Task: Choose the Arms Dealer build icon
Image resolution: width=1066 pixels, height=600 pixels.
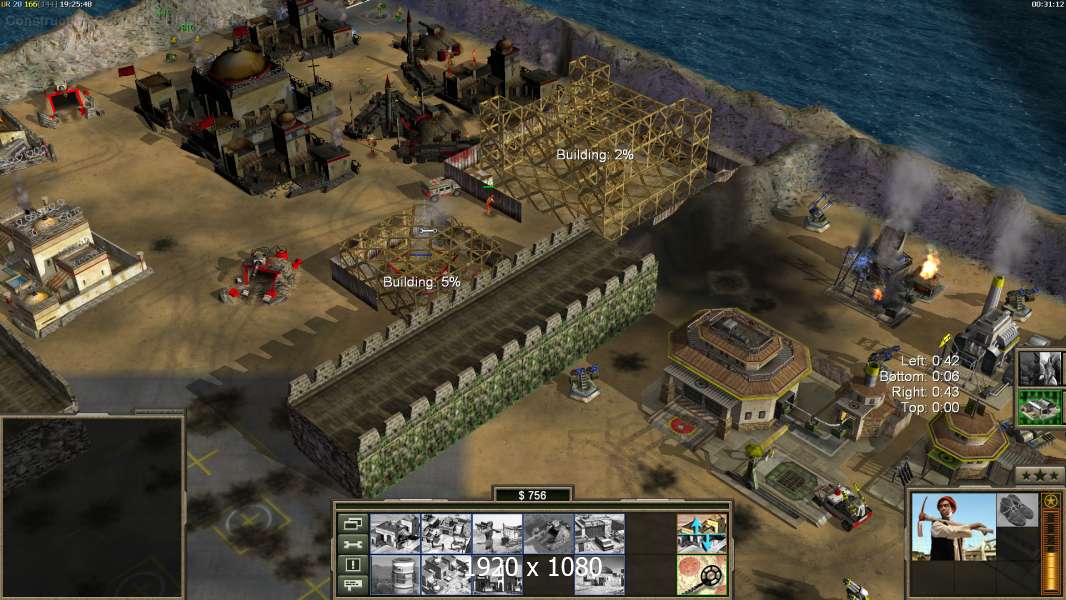Action: (600, 533)
